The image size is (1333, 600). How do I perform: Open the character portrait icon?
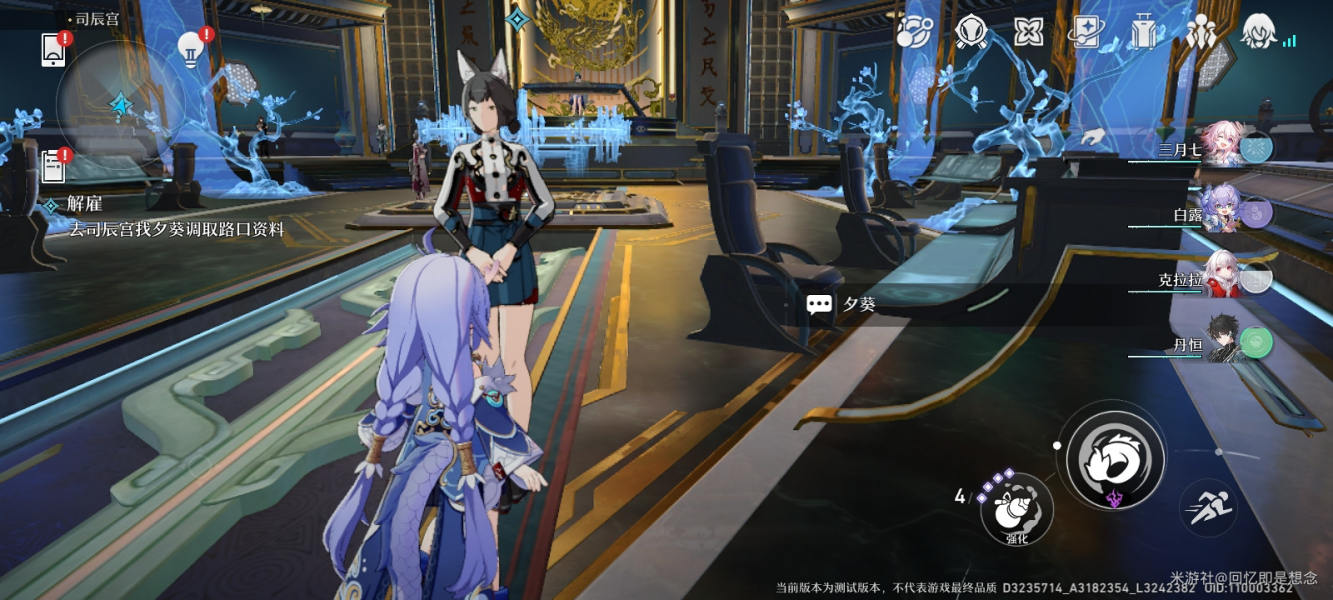click(x=1258, y=32)
